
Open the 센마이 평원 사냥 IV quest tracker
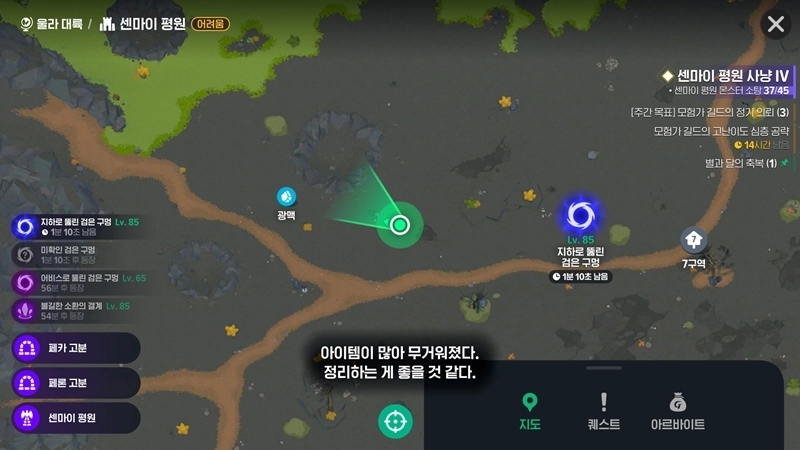tap(732, 76)
